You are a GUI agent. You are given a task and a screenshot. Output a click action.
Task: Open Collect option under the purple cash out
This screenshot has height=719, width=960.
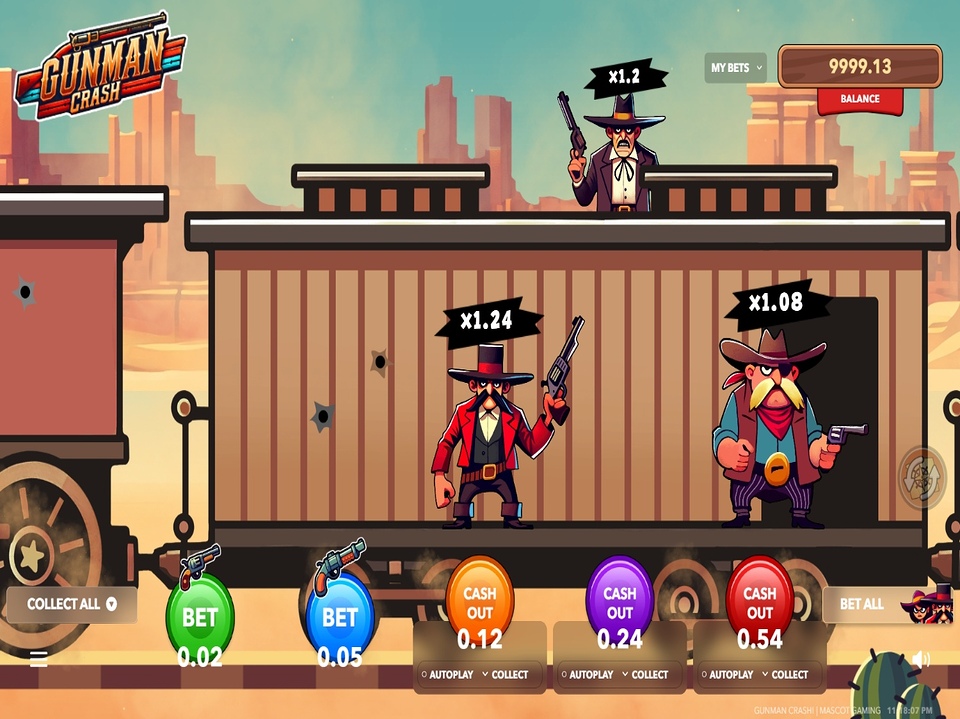point(646,675)
